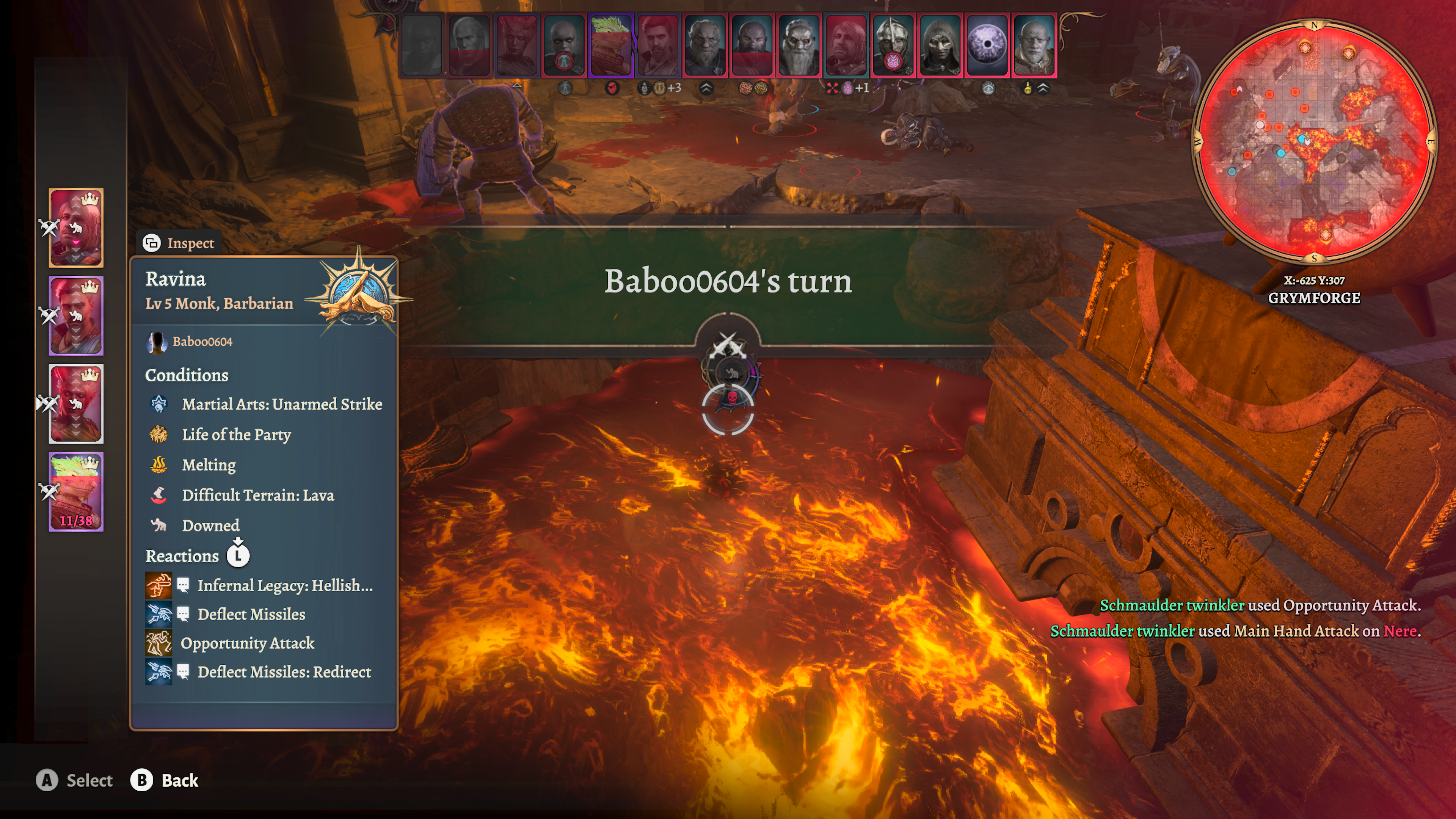This screenshot has width=1456, height=819.
Task: Select the Martial Arts: Unarmed Strike condition
Action: point(281,404)
